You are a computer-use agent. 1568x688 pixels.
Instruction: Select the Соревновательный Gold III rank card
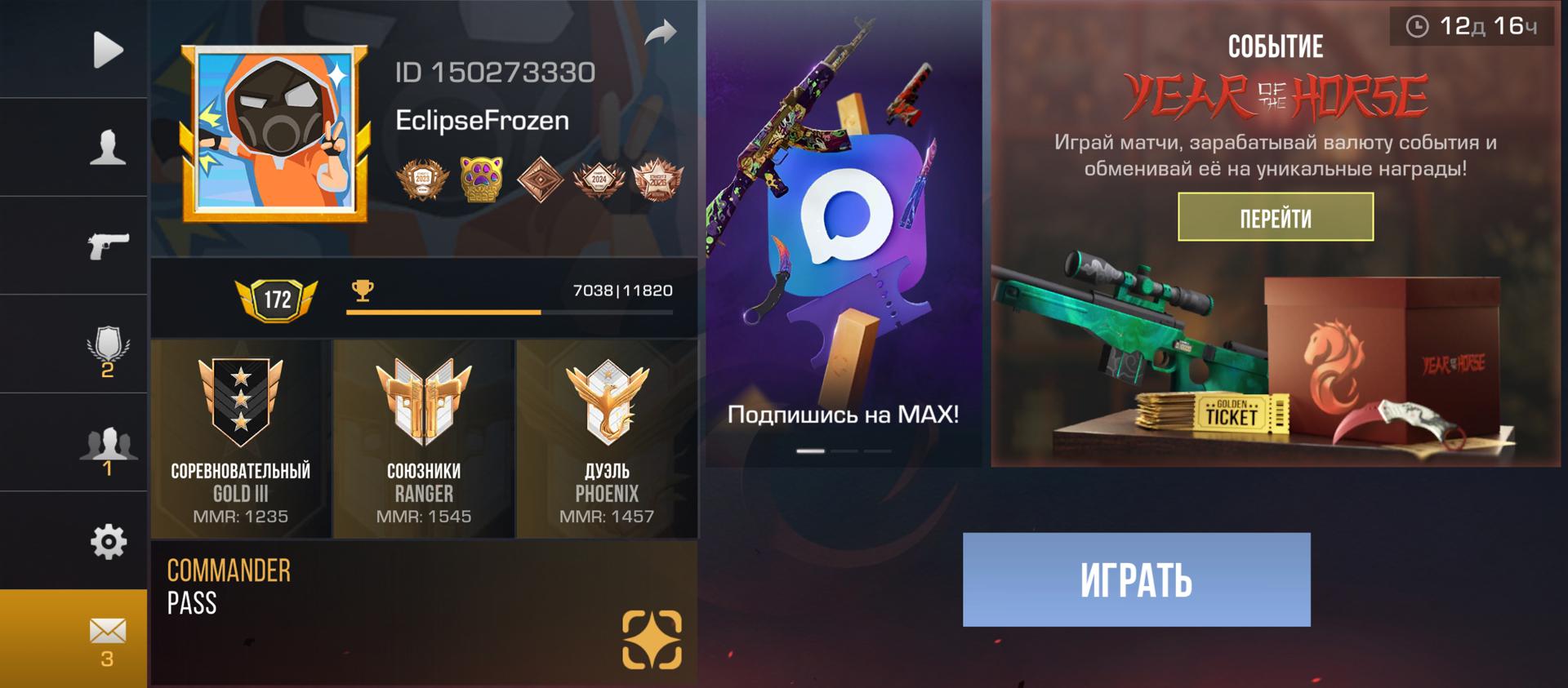pos(241,439)
